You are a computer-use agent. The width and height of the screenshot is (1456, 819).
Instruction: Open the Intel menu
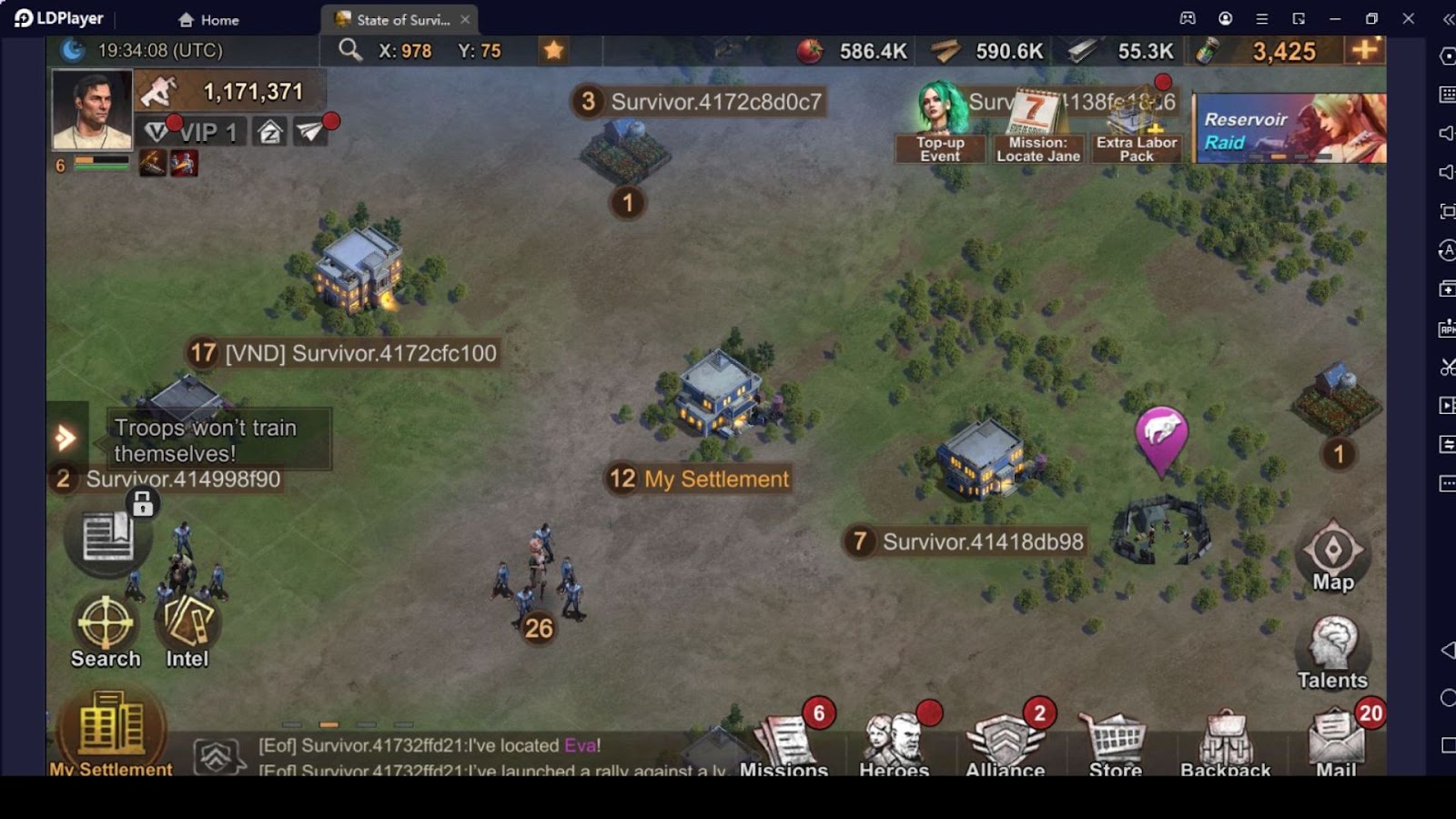(x=188, y=627)
